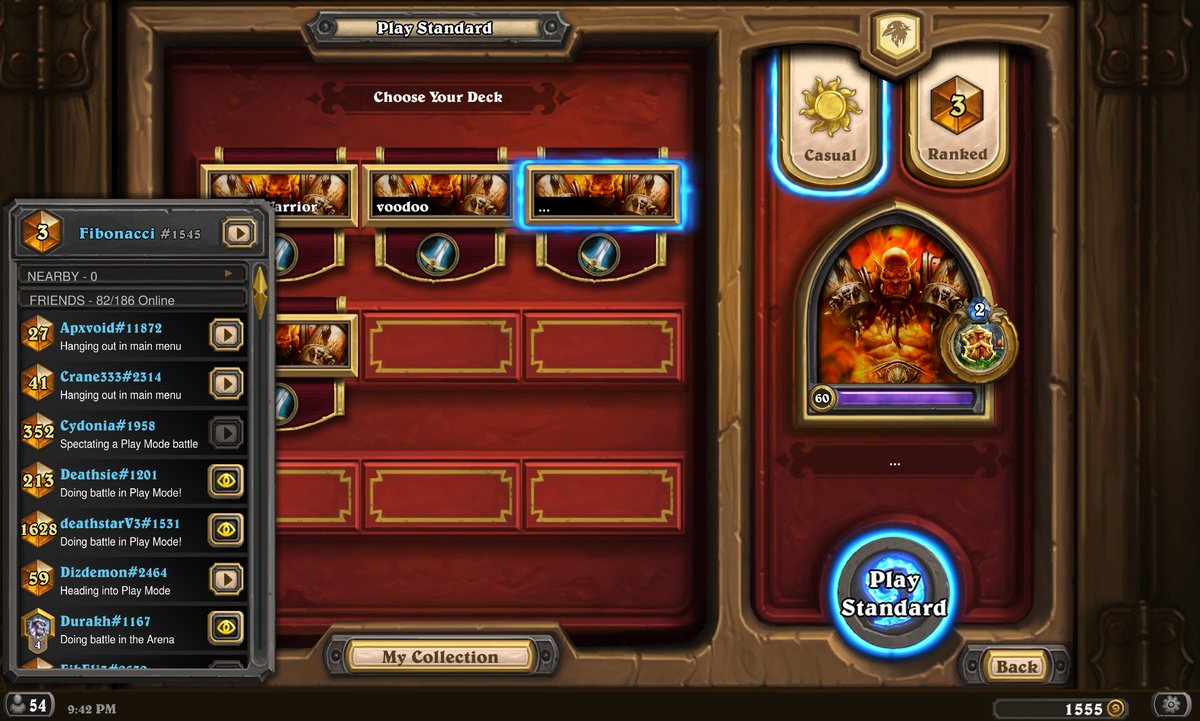Screen dimensions: 1200x721
Task: Go back with the Back button
Action: tap(1015, 667)
